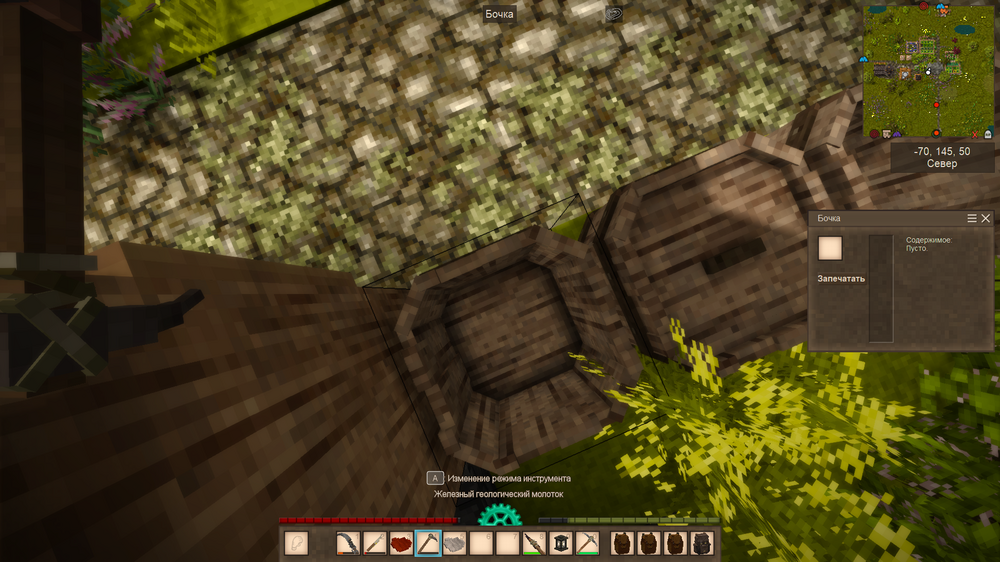Select the gray stone pile hotbar slot
This screenshot has width=1000, height=562.
tap(455, 543)
